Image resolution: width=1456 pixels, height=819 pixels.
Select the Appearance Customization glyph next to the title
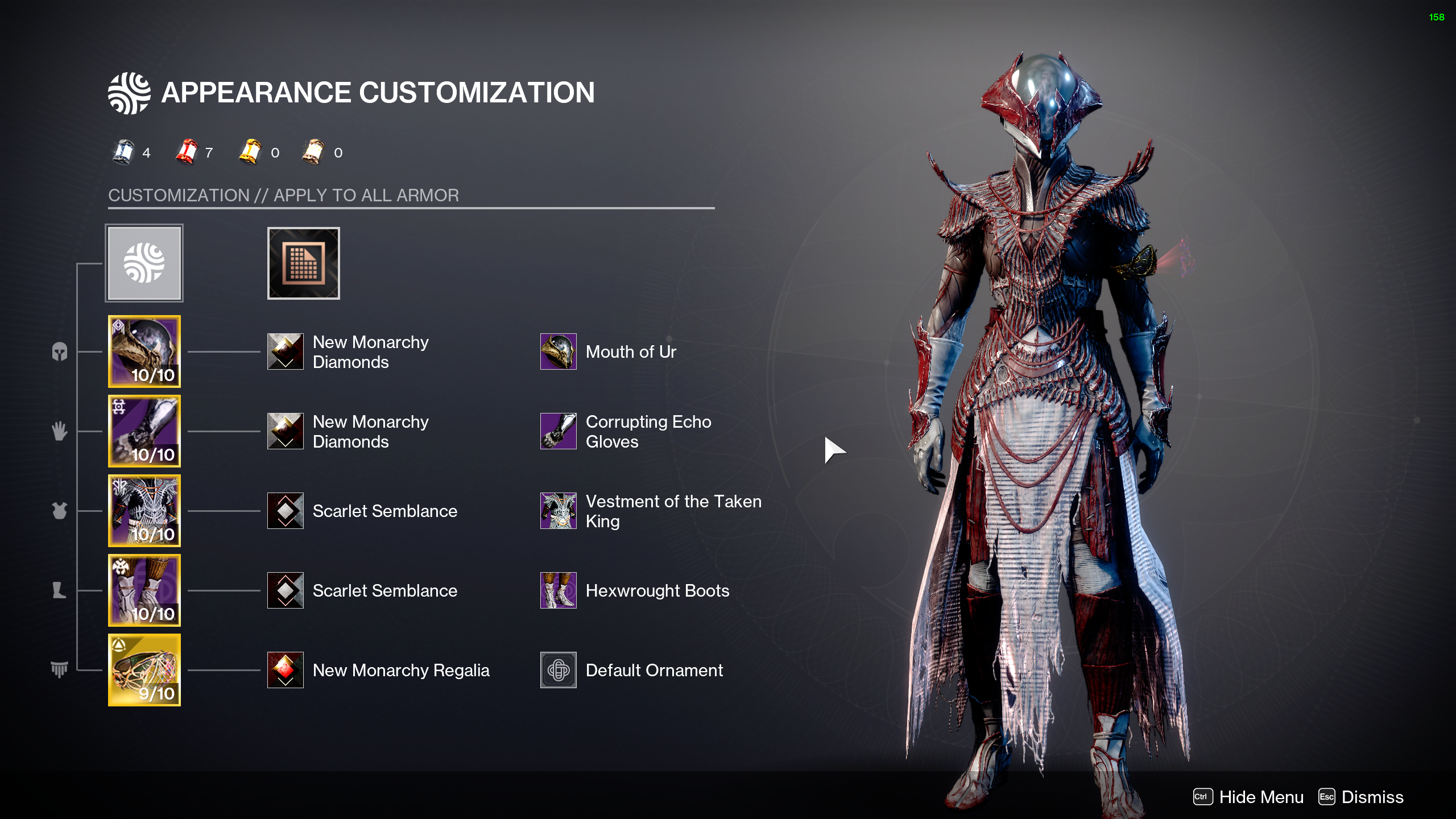coord(128,92)
